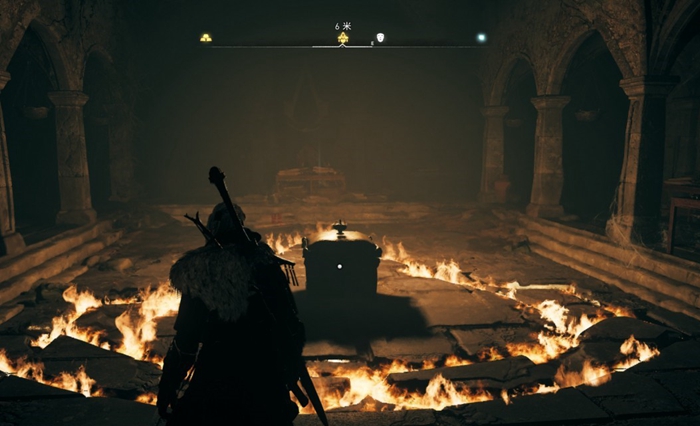Click the gold ingot marker on the compass

(206, 38)
